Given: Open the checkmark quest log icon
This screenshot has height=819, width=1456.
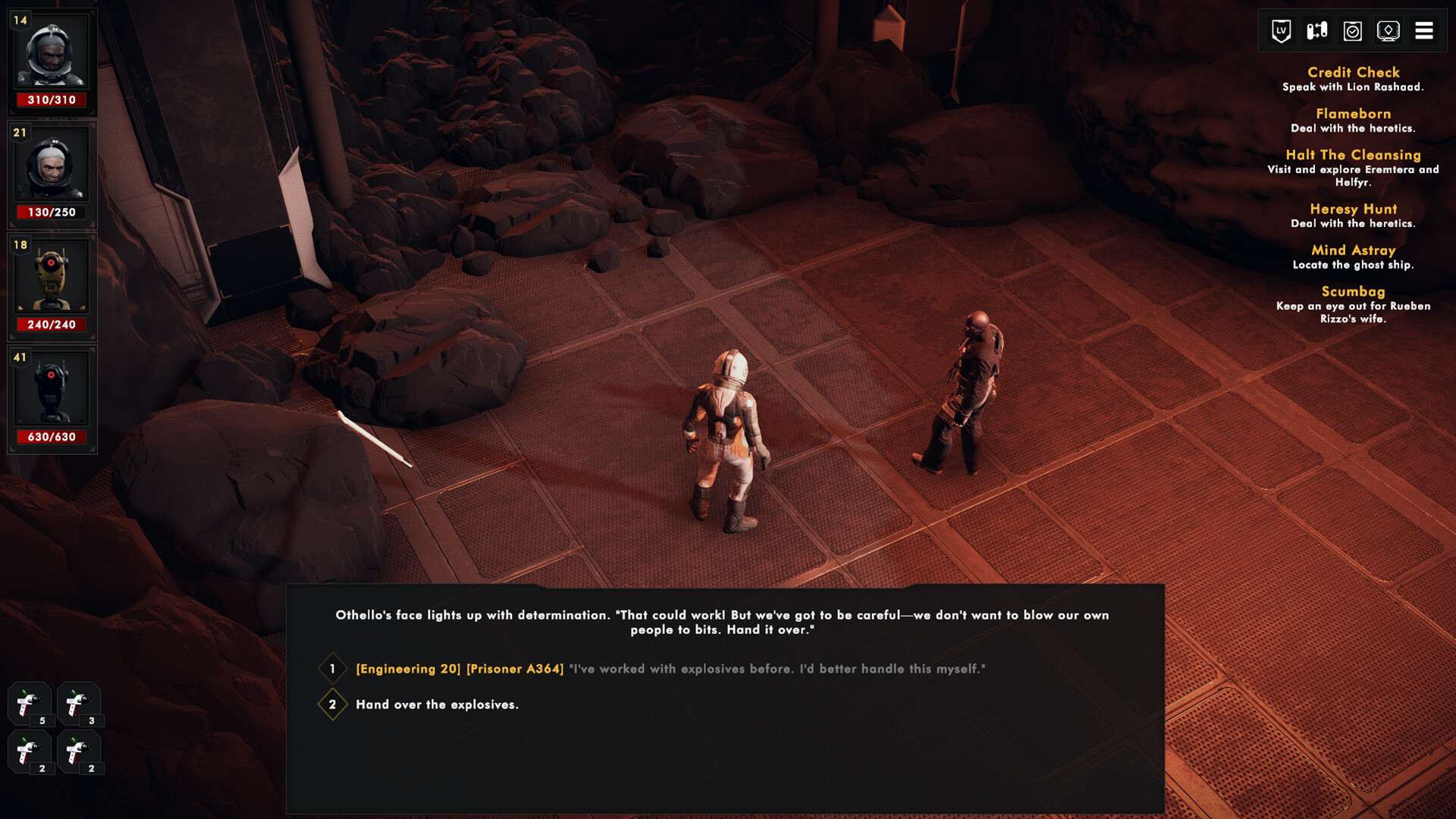Looking at the screenshot, I should coord(1352,31).
